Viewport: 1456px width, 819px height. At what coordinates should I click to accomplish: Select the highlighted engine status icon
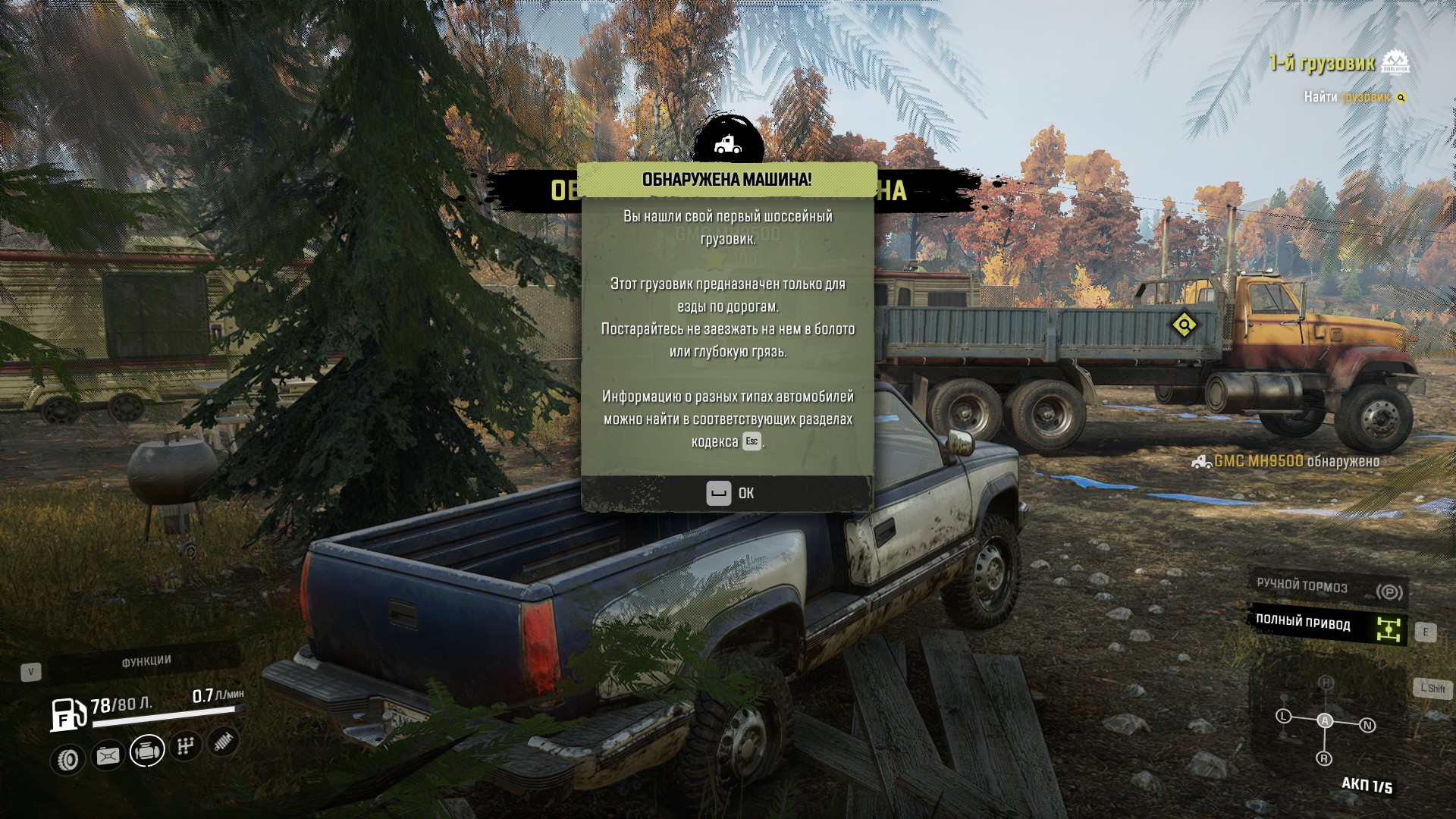147,751
